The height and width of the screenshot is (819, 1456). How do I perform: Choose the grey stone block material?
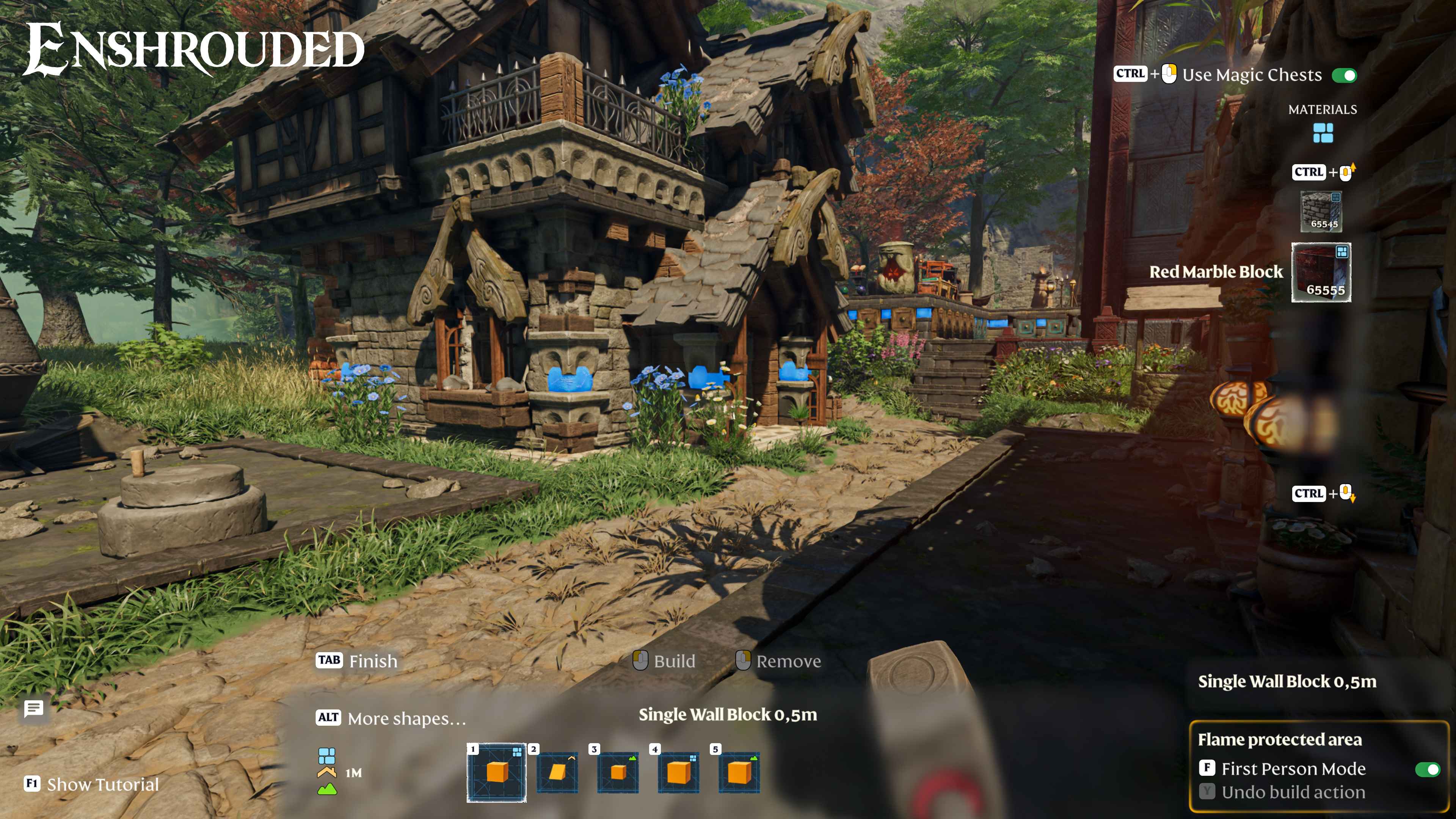tap(1321, 211)
